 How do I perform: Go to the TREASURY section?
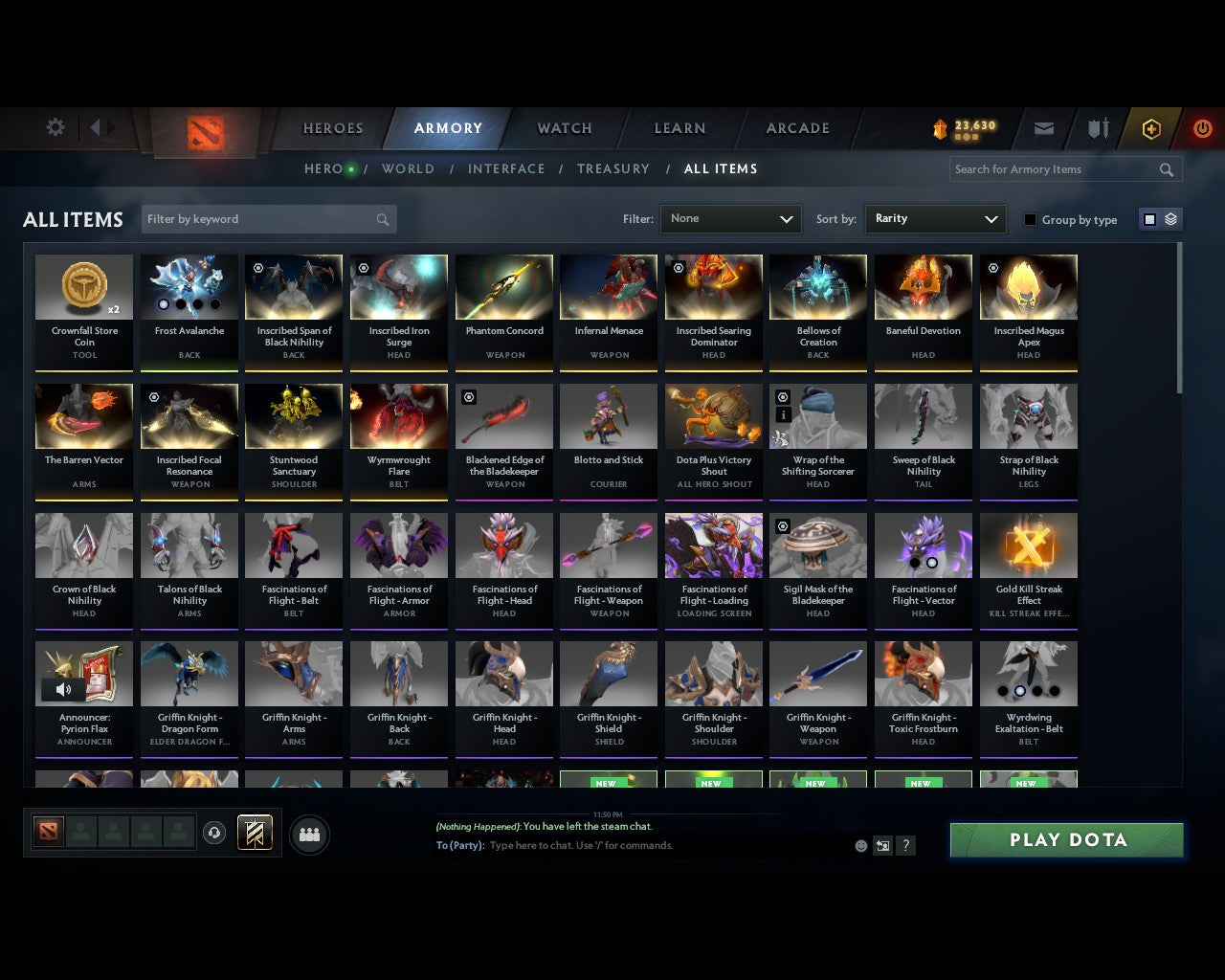tap(613, 168)
